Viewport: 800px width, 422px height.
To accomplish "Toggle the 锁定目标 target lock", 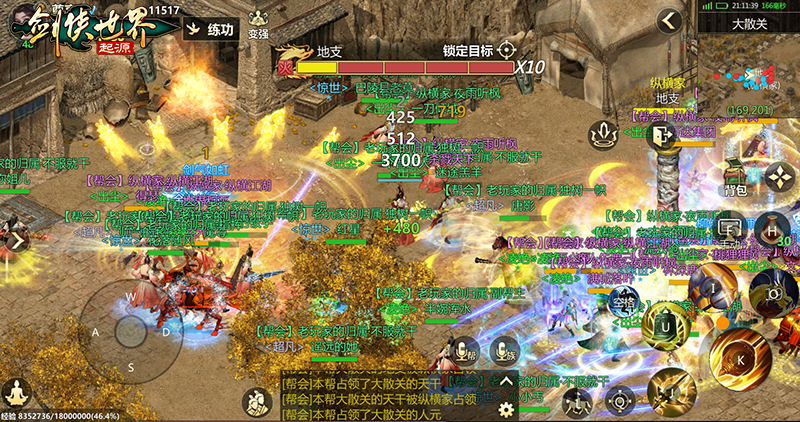I will (506, 50).
